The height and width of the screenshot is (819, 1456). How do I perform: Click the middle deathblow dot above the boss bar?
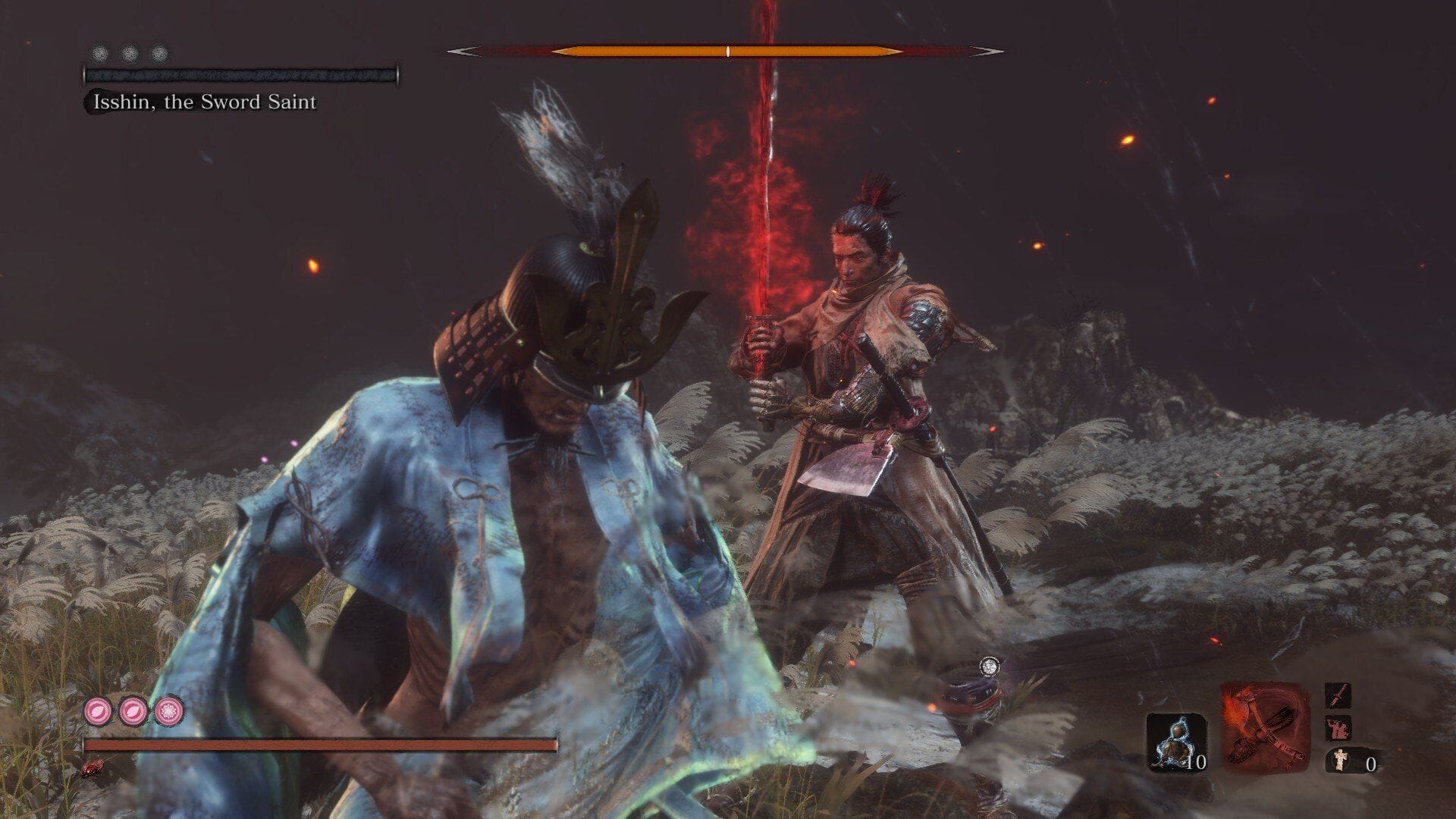click(x=129, y=52)
